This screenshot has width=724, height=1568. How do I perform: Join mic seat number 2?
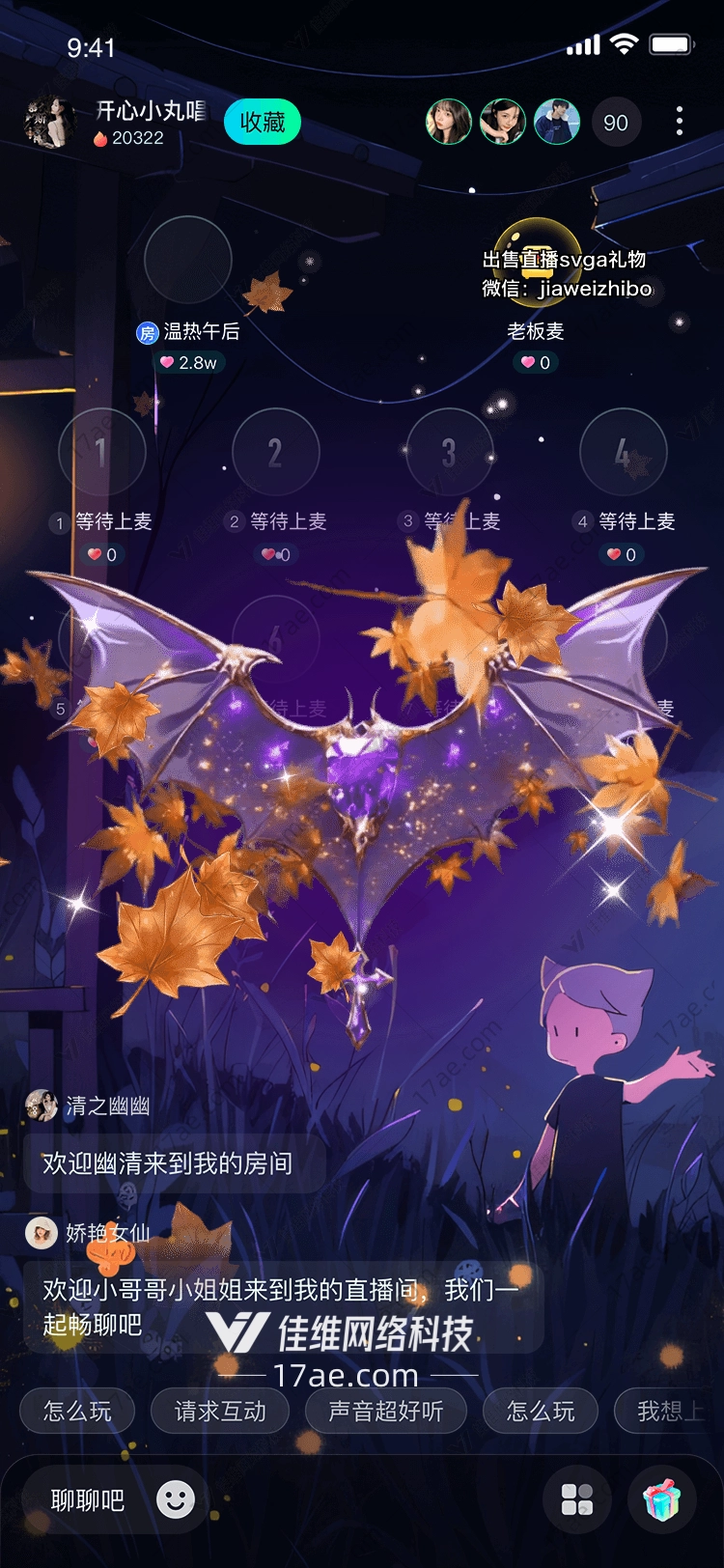(275, 452)
